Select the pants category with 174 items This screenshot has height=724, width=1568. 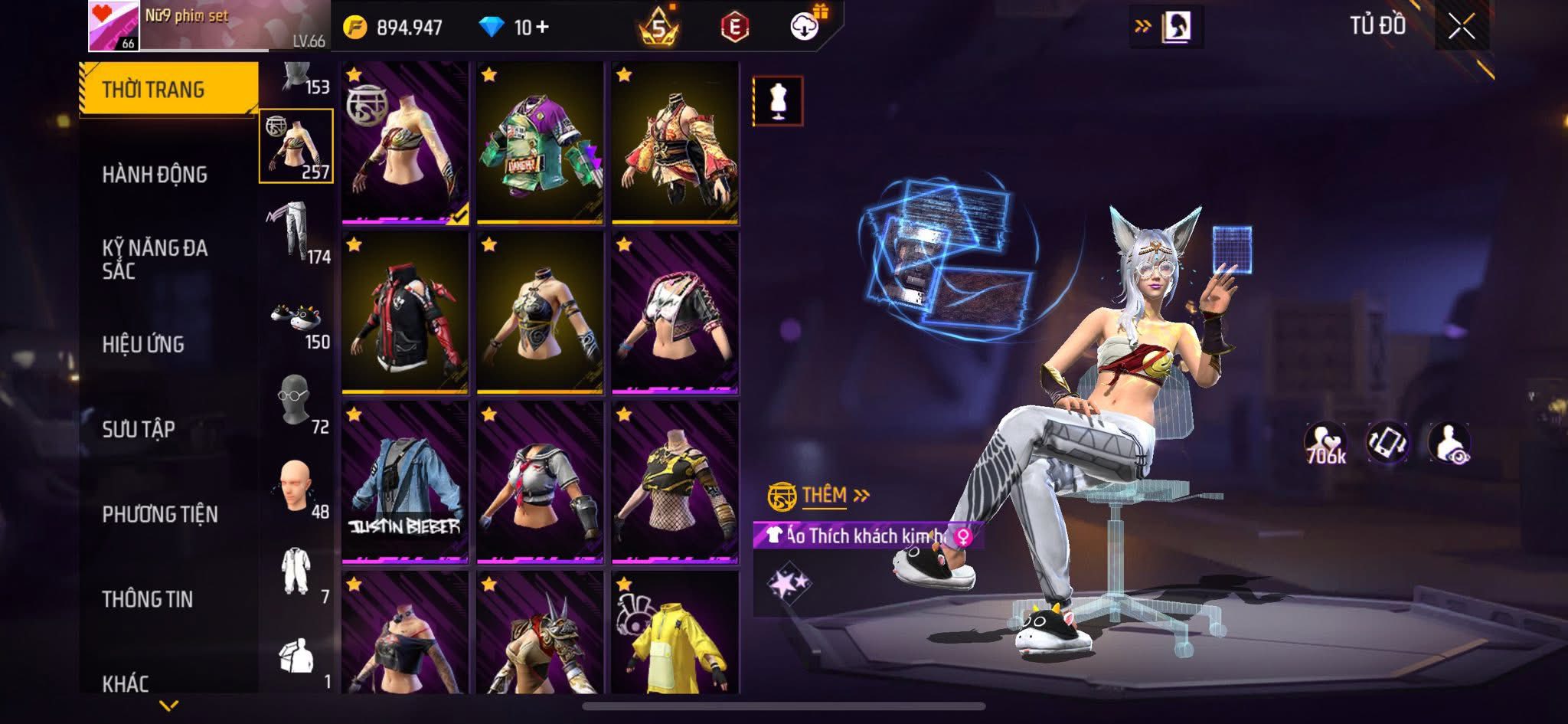[297, 231]
